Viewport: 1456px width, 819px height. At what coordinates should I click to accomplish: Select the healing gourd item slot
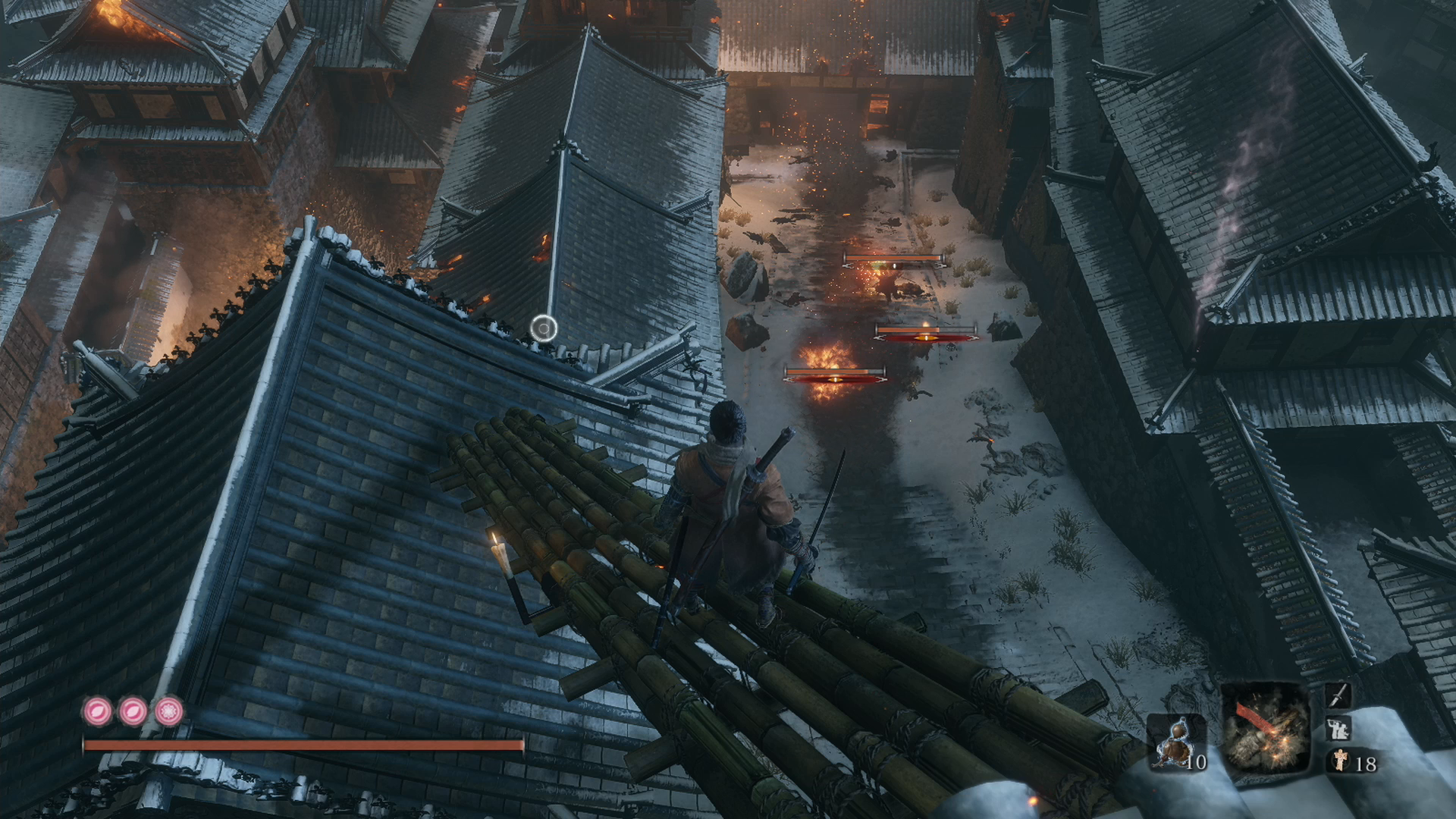click(1175, 742)
